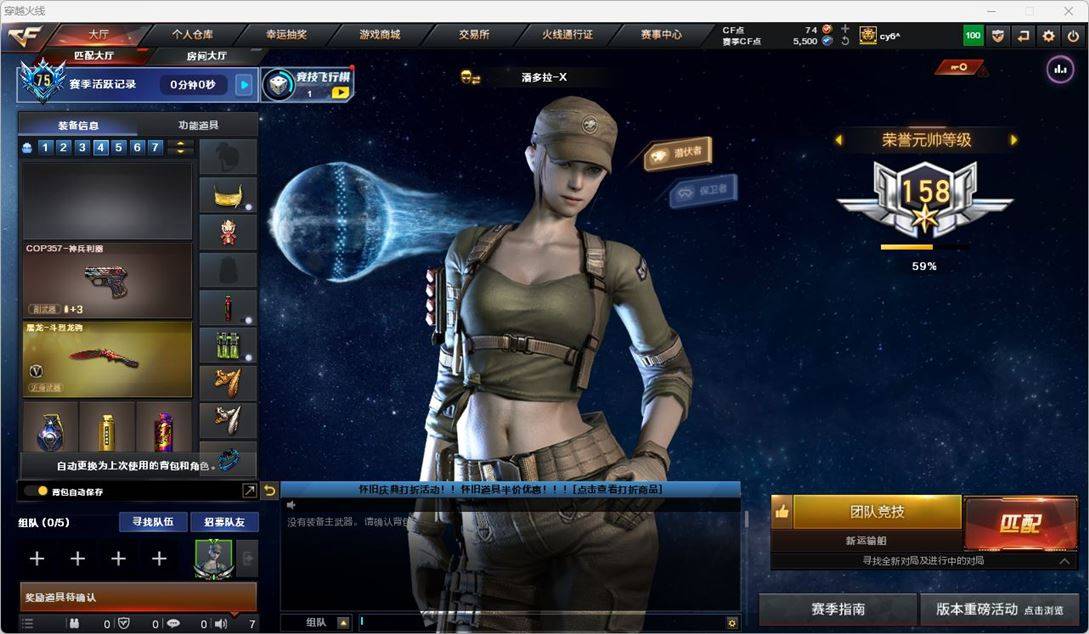Open the 赛事中心 tournament menu

click(x=661, y=34)
